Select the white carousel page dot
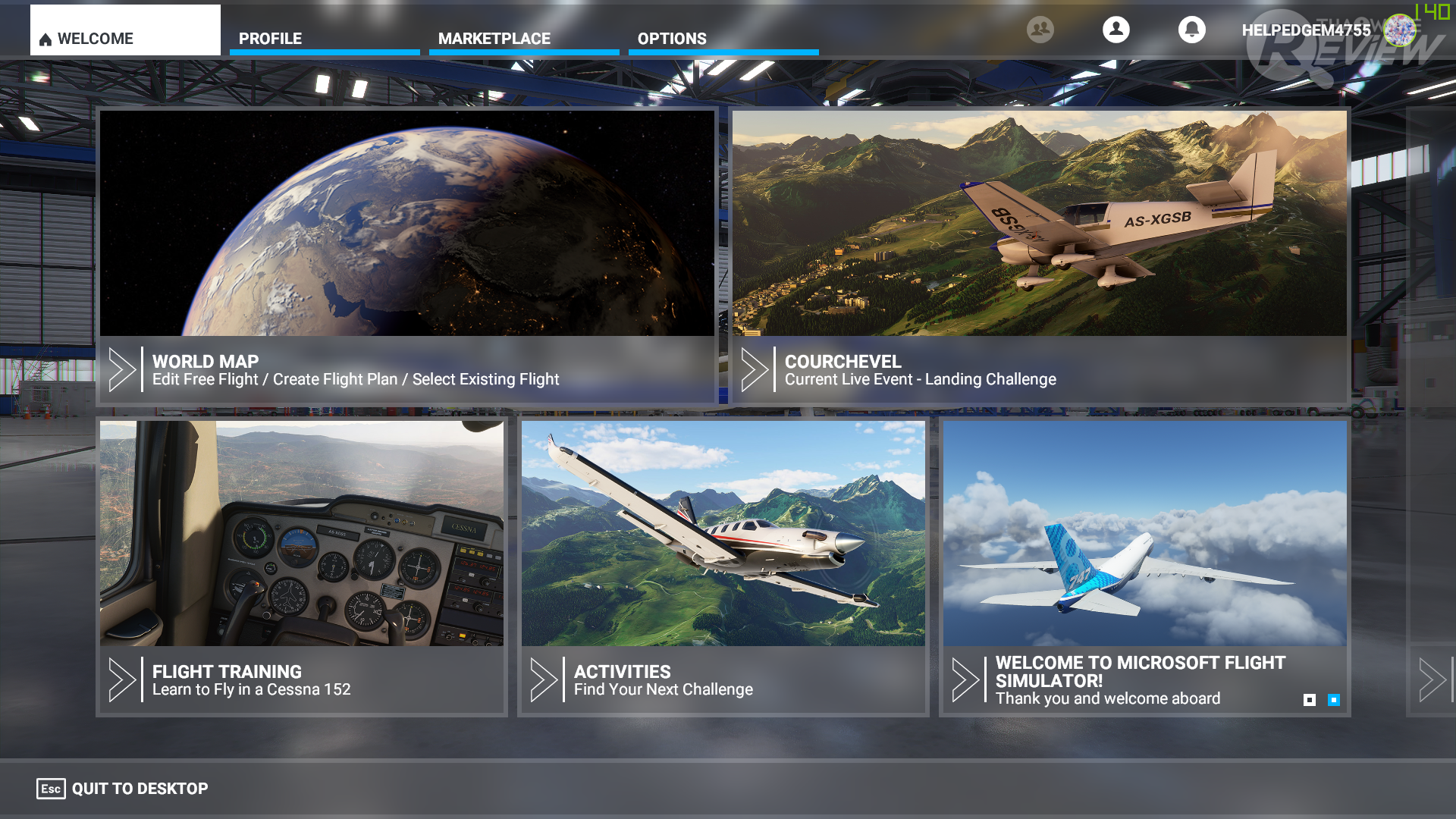This screenshot has width=1456, height=819. (1310, 700)
